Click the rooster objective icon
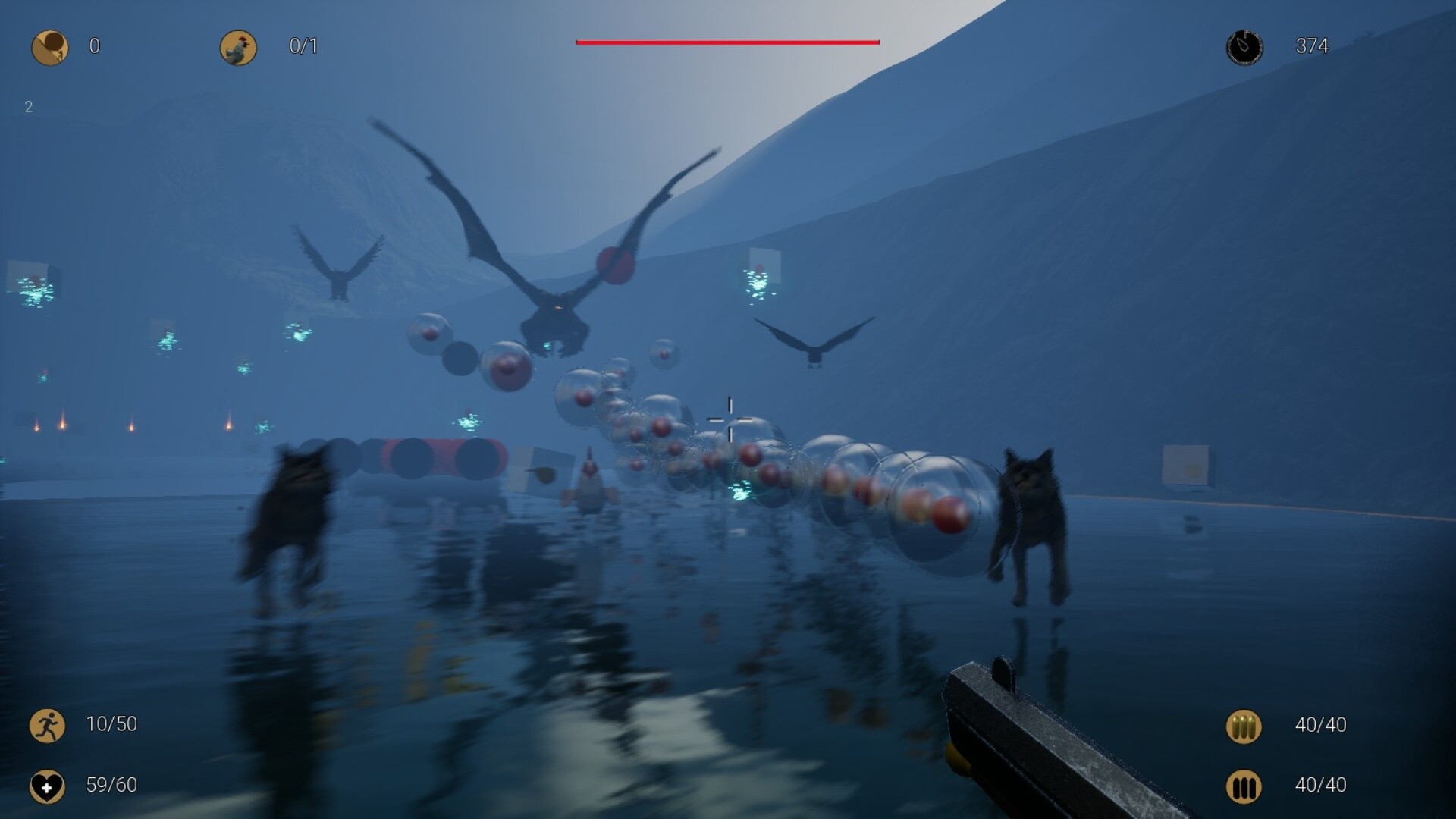 coord(238,47)
